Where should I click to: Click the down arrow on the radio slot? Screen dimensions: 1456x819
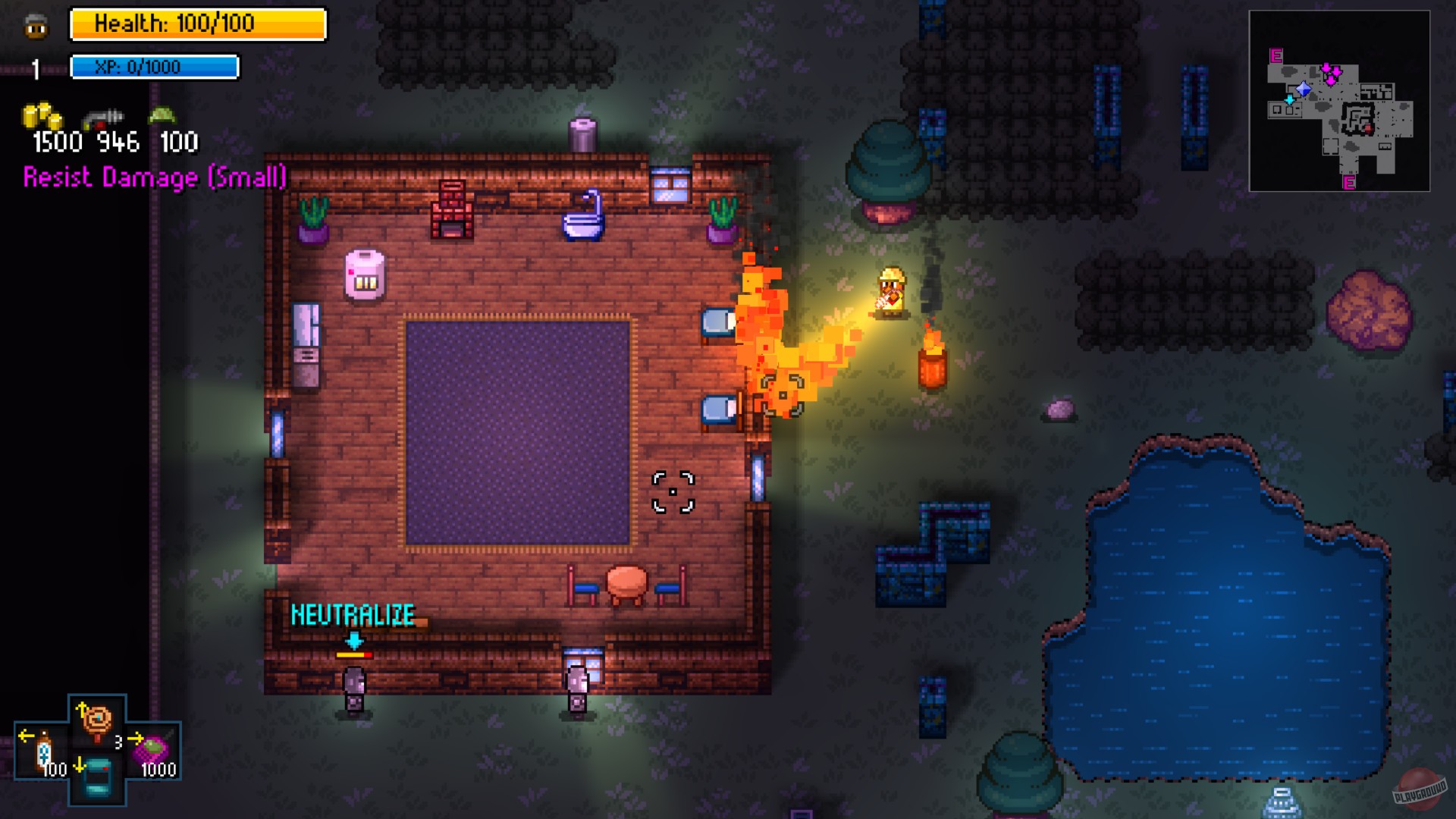[x=80, y=764]
